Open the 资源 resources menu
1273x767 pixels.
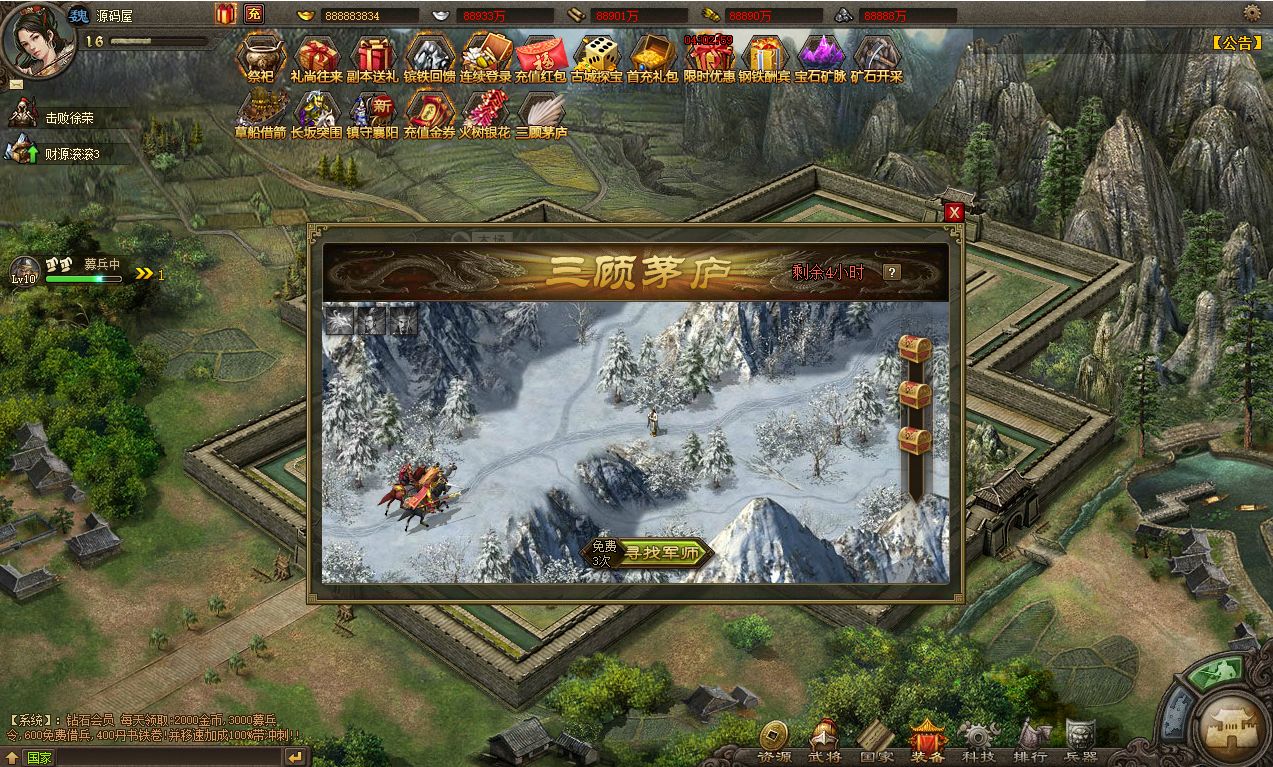point(773,741)
